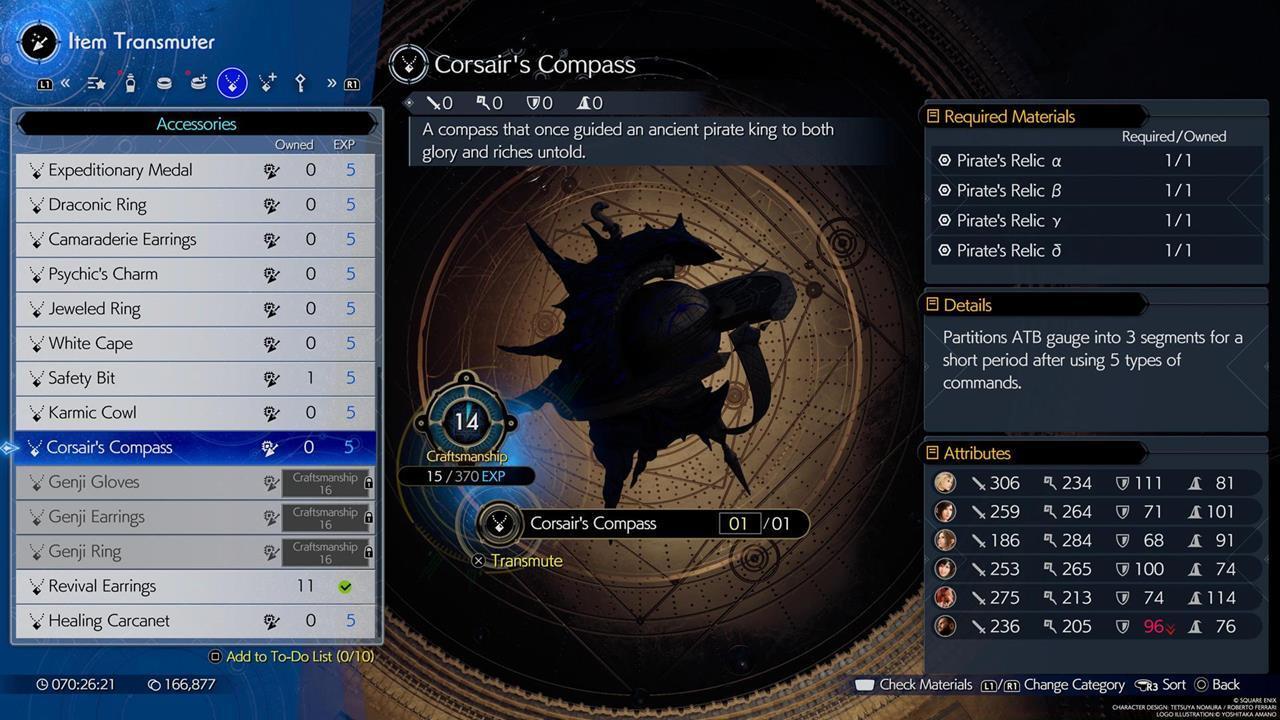Click the green checkmark on Revival Earrings
1280x720 pixels.
(x=345, y=586)
